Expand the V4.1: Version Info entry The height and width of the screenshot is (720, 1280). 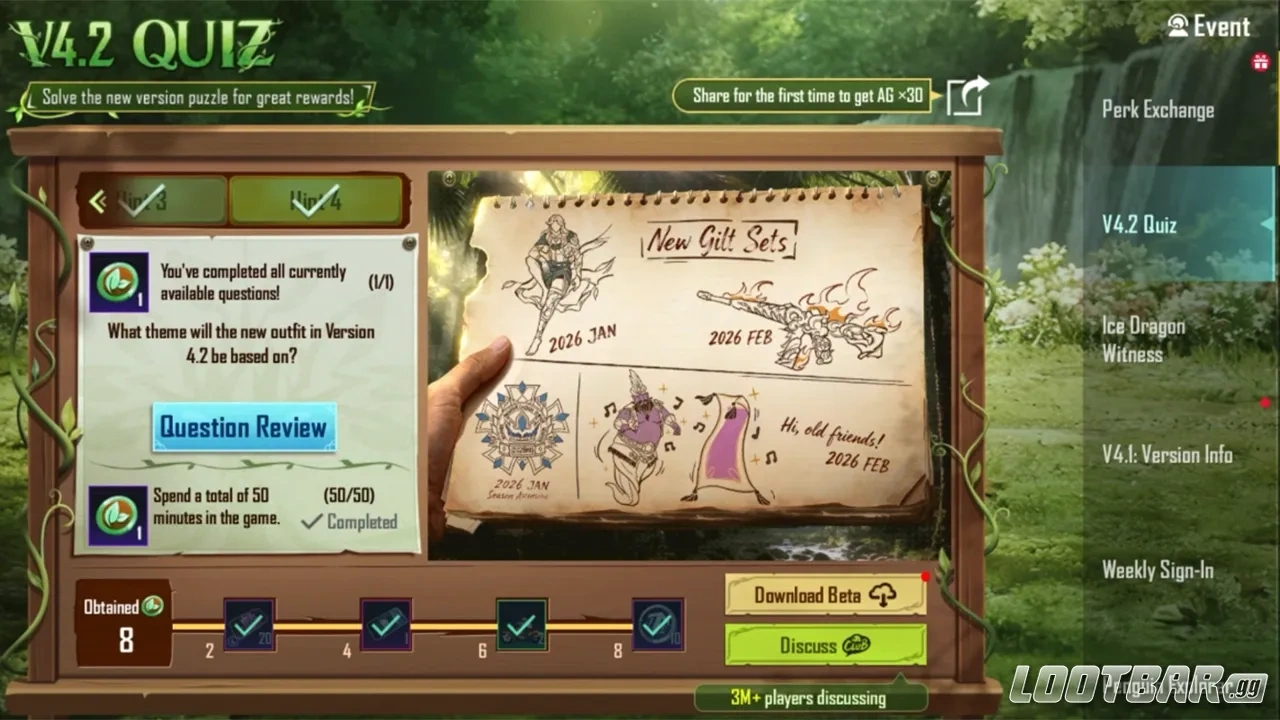pyautogui.click(x=1167, y=455)
